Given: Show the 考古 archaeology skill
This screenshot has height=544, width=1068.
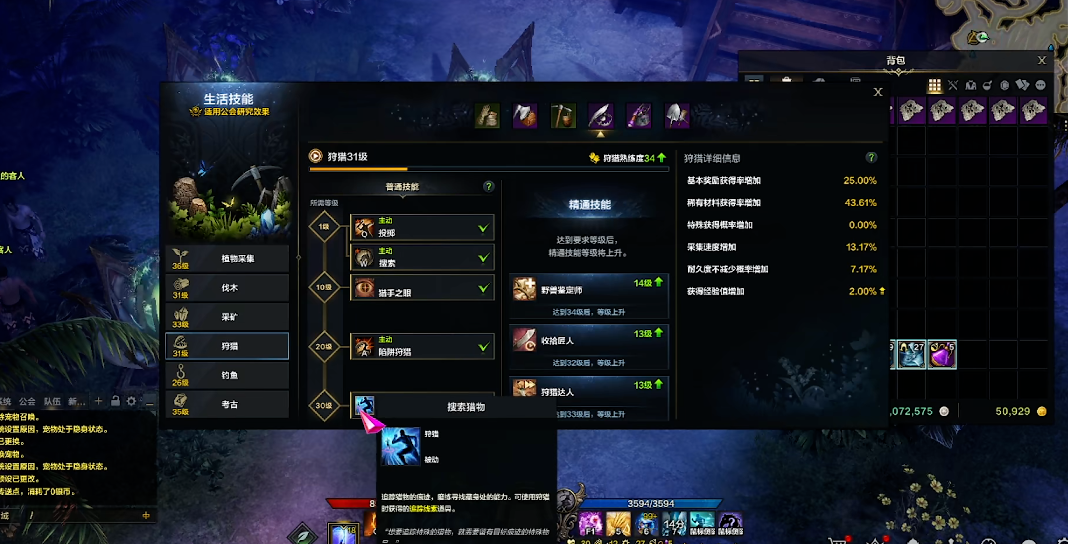Looking at the screenshot, I should 227,404.
